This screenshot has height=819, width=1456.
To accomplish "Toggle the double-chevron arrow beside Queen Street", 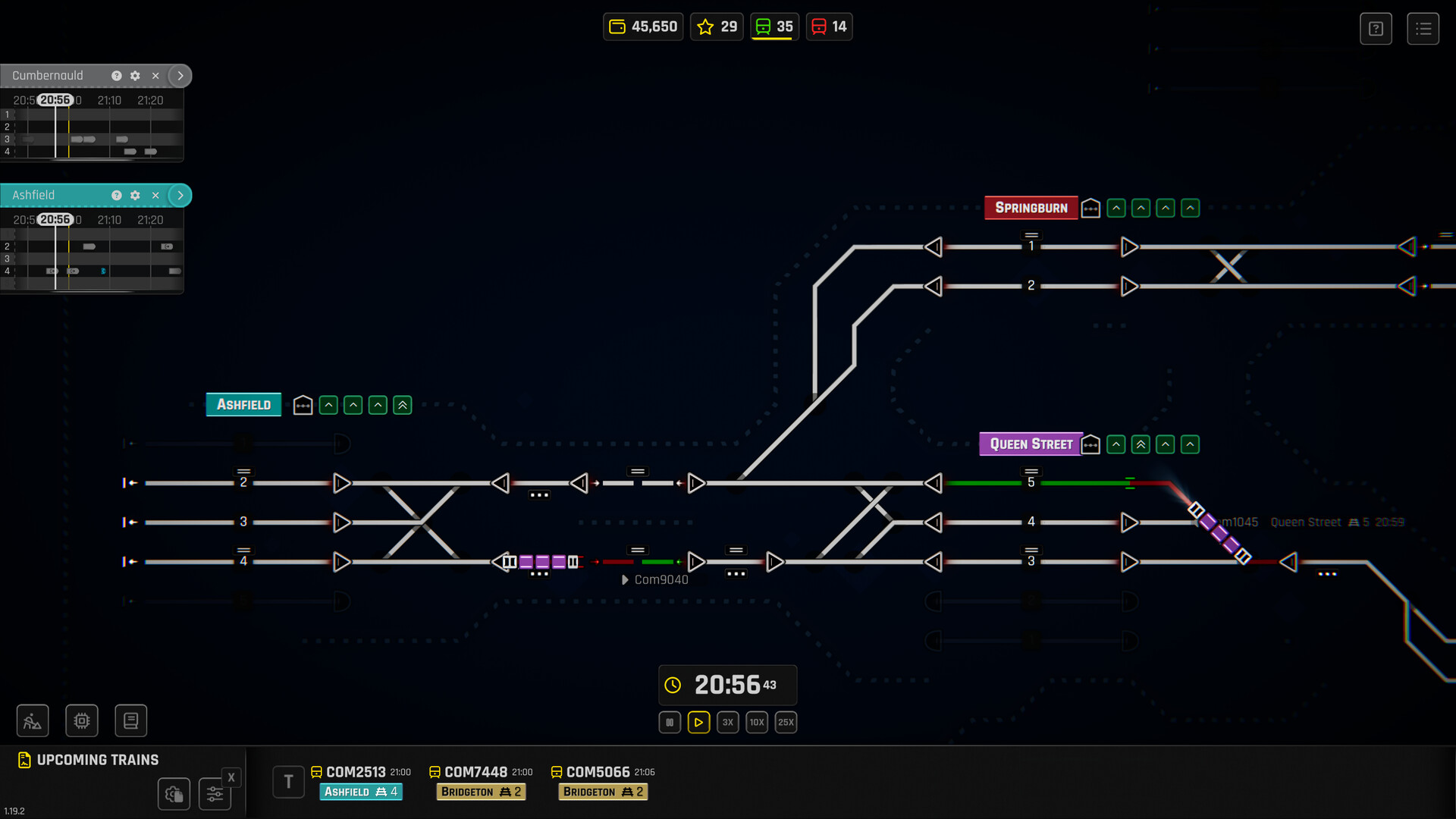I will pos(1140,444).
